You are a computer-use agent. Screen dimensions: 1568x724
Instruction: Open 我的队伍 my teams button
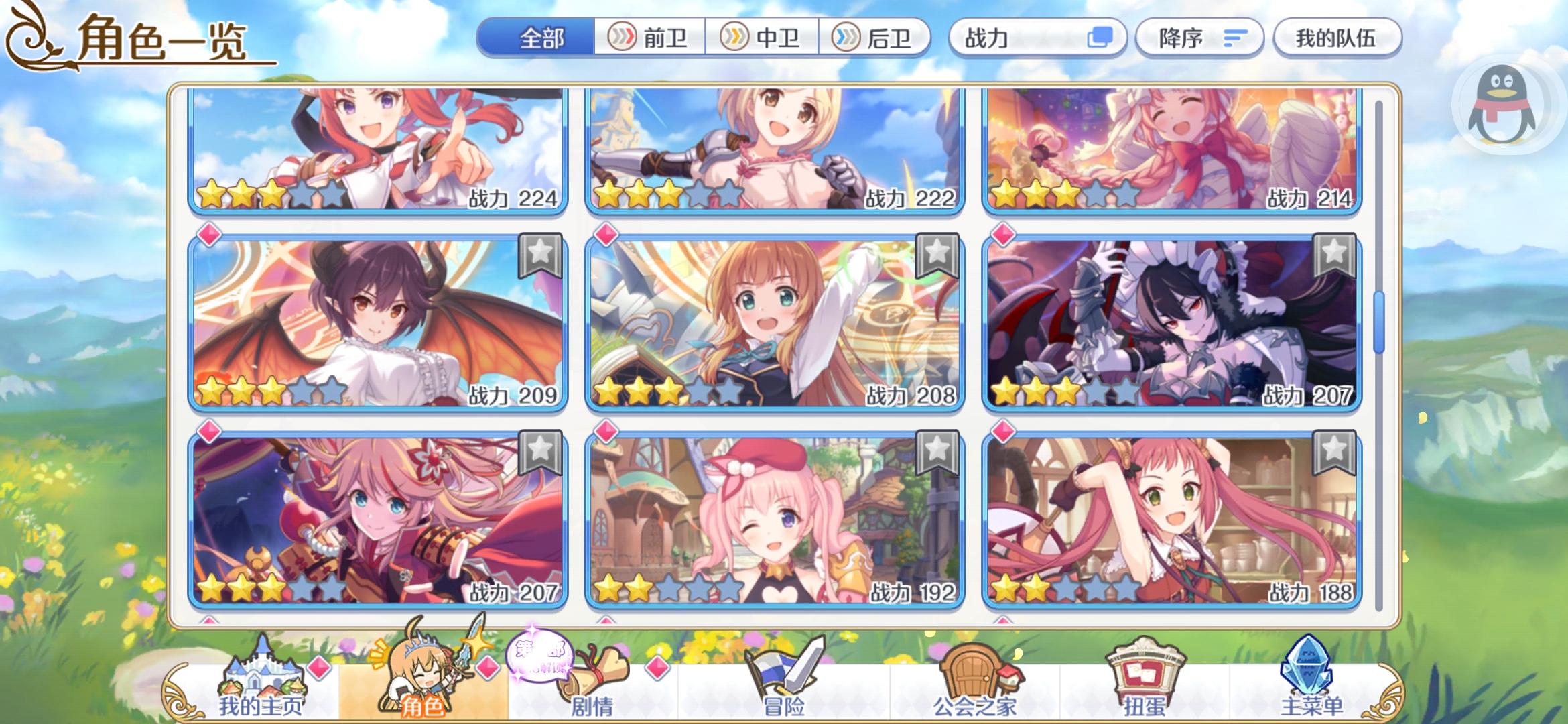tap(1337, 38)
